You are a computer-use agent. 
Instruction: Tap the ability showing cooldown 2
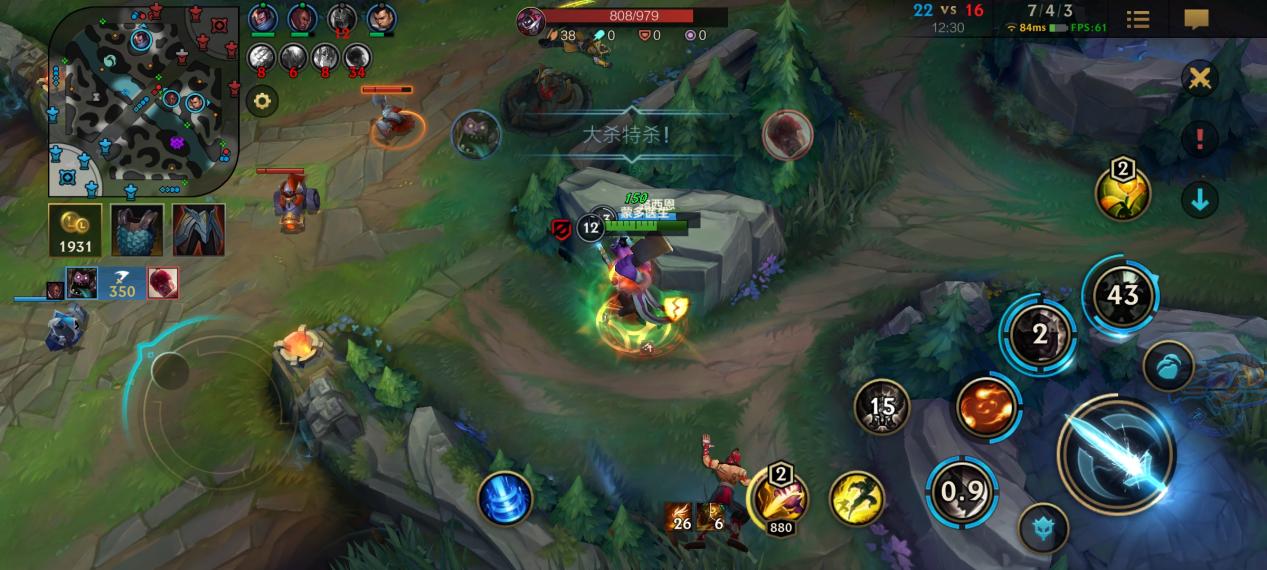pos(1040,335)
